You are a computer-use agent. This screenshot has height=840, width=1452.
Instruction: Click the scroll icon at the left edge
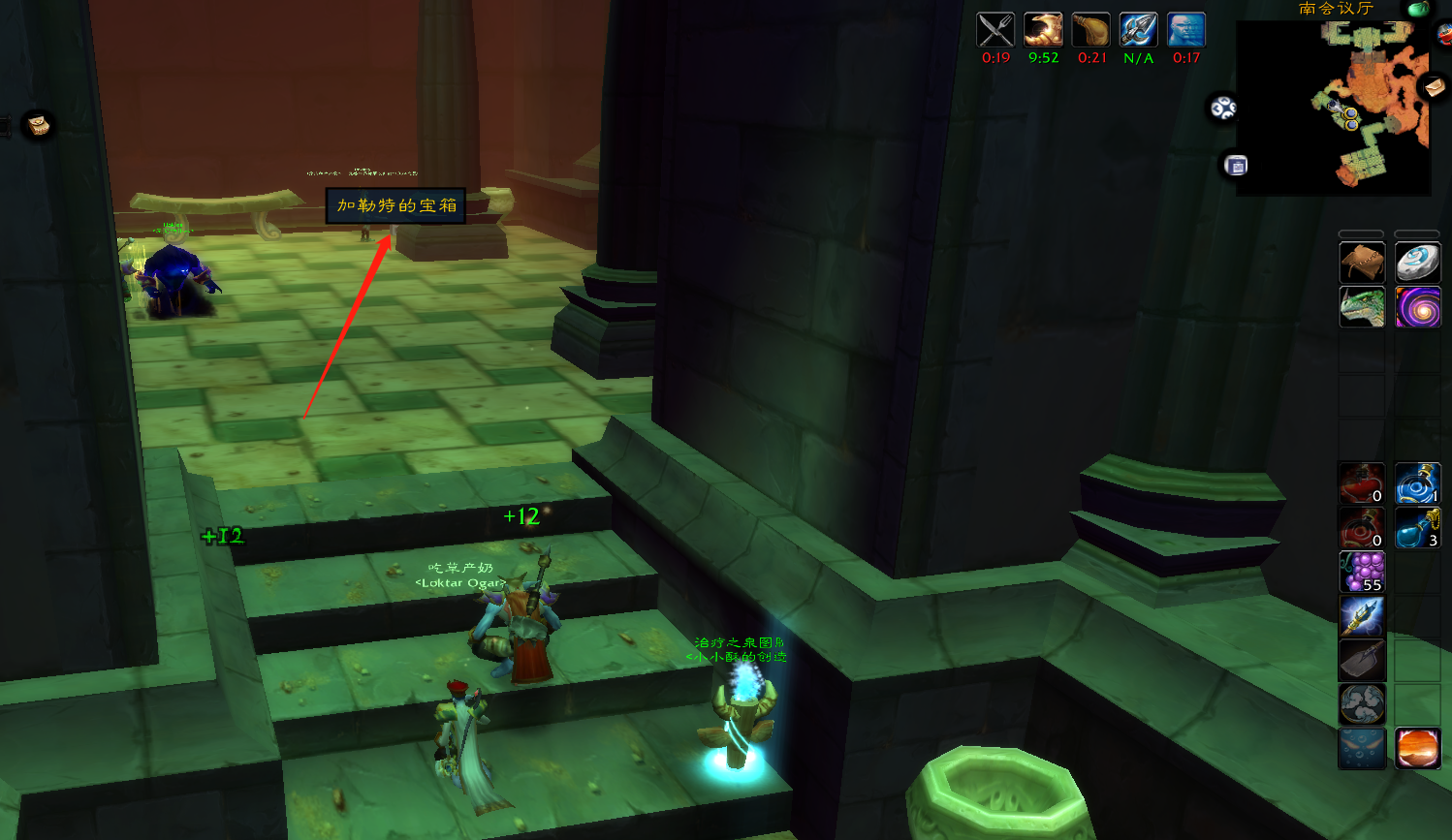point(38,125)
